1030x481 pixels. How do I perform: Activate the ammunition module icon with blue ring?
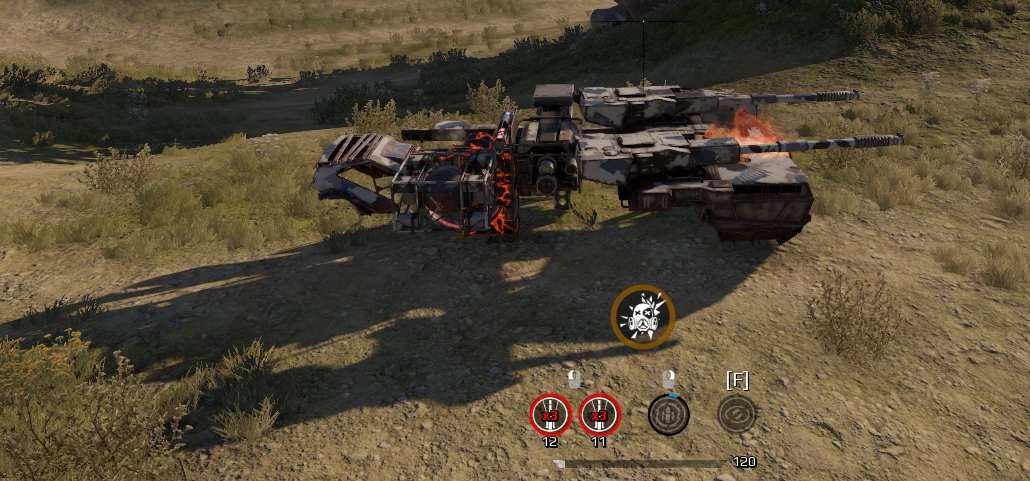coord(668,414)
